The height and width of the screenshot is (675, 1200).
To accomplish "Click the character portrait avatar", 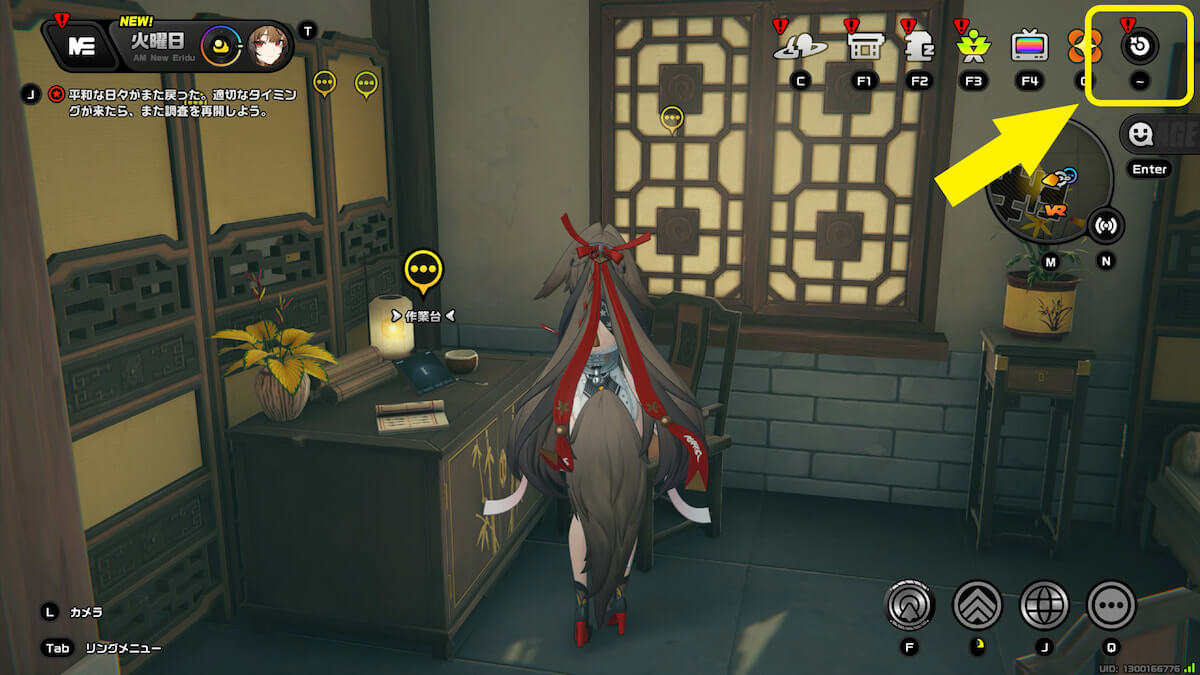I will tap(268, 44).
